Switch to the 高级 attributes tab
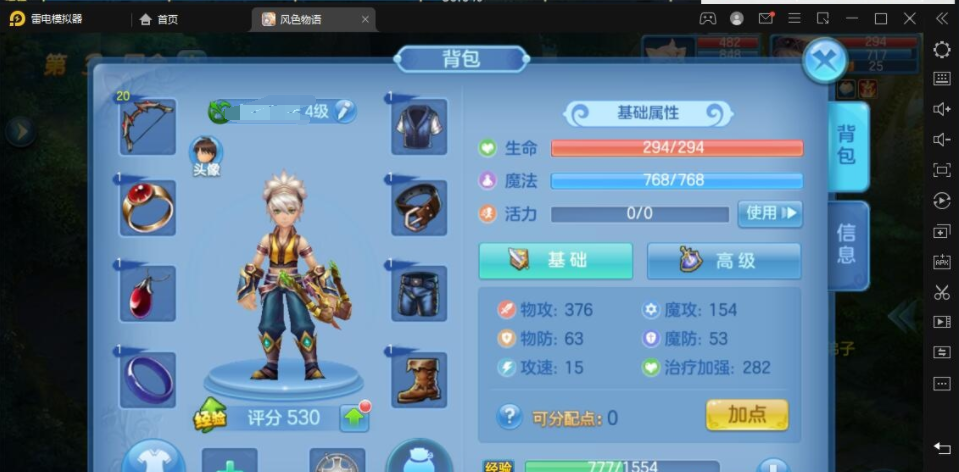 click(724, 261)
